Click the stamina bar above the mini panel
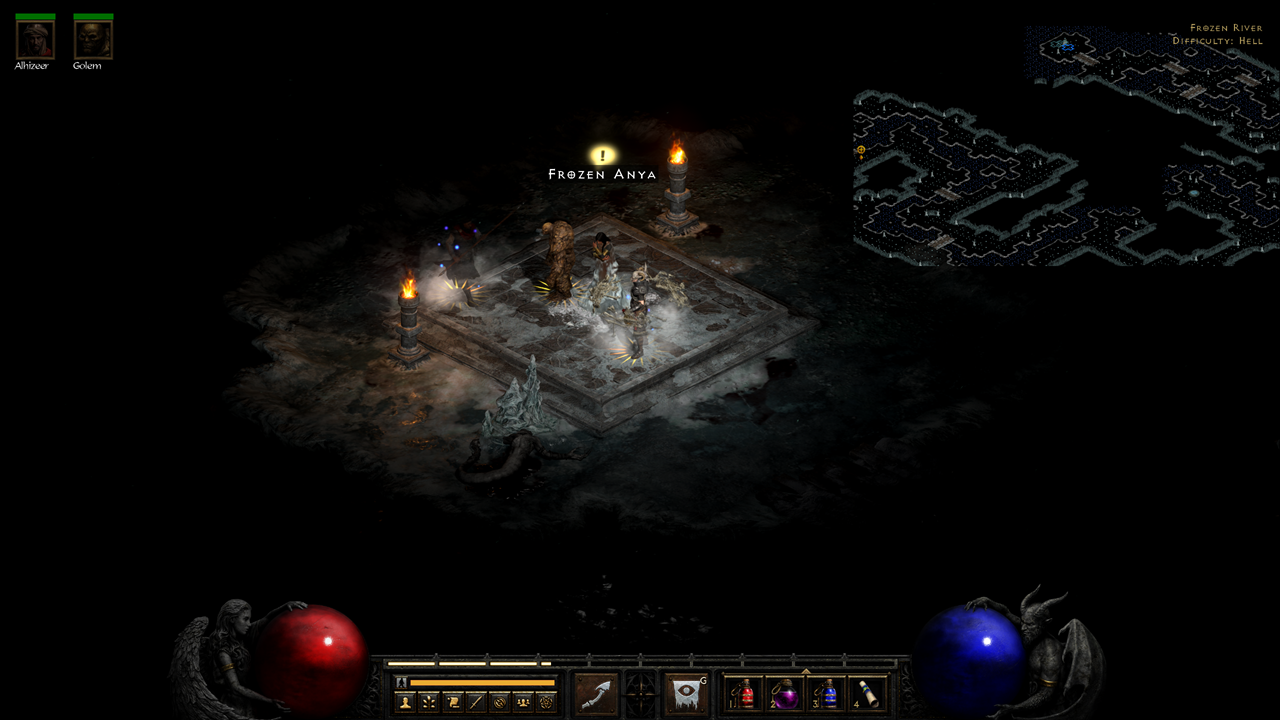Viewport: 1280px width, 720px height. click(x=480, y=681)
